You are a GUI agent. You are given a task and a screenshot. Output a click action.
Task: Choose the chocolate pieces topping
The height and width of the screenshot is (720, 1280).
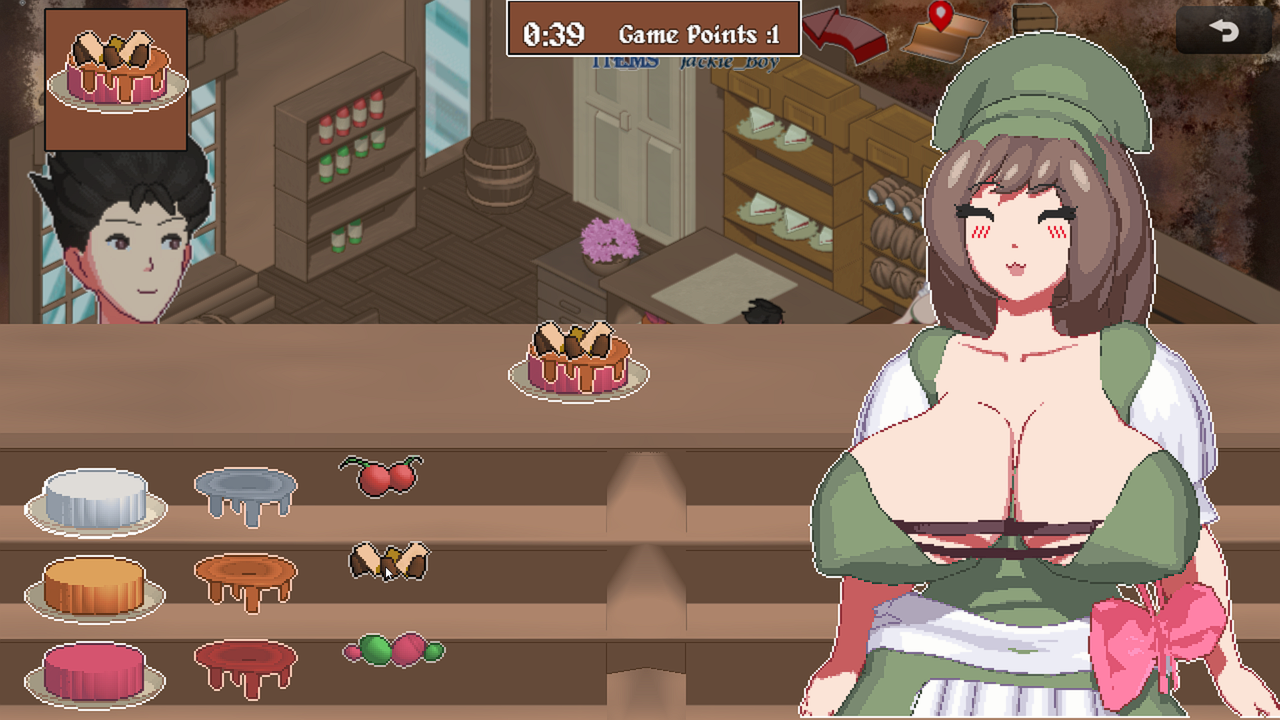(389, 562)
